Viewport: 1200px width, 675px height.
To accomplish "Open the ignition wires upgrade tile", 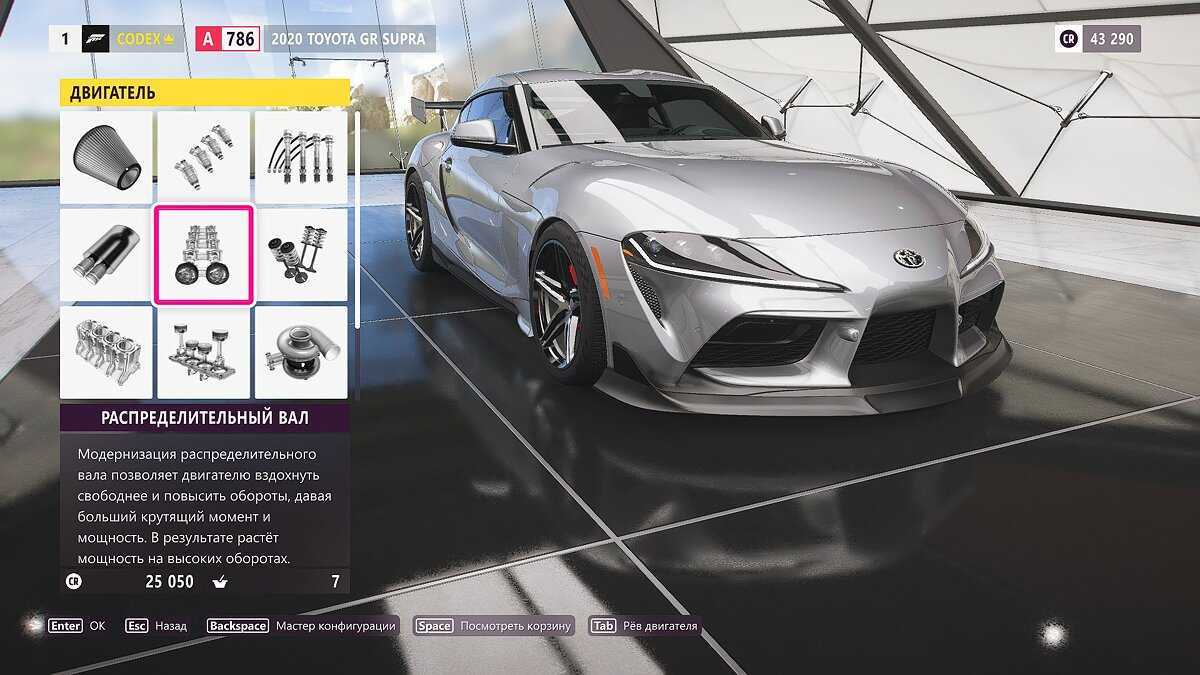I will 301,157.
